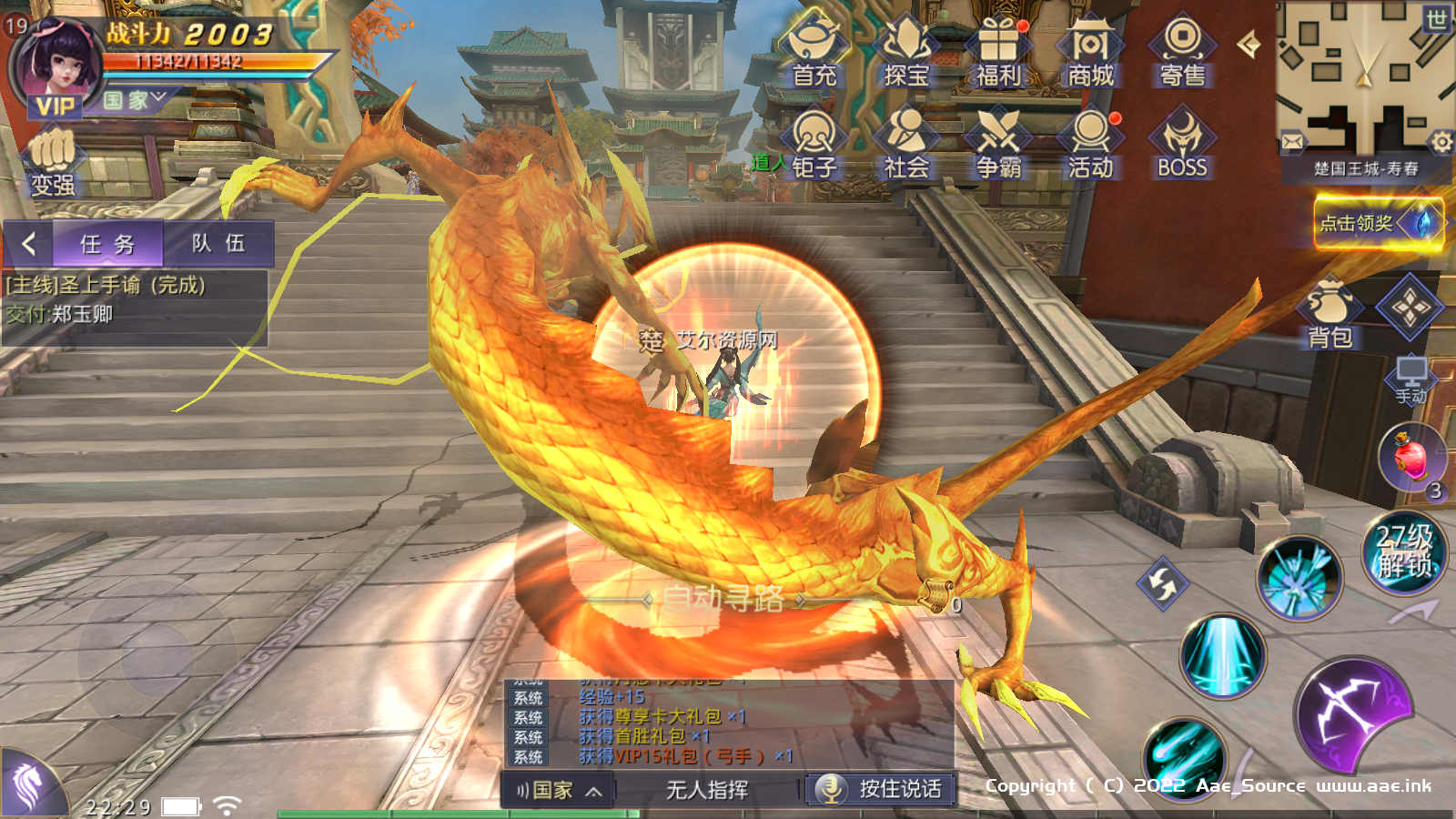Open the 争霸 crossed swords menu

(x=998, y=143)
